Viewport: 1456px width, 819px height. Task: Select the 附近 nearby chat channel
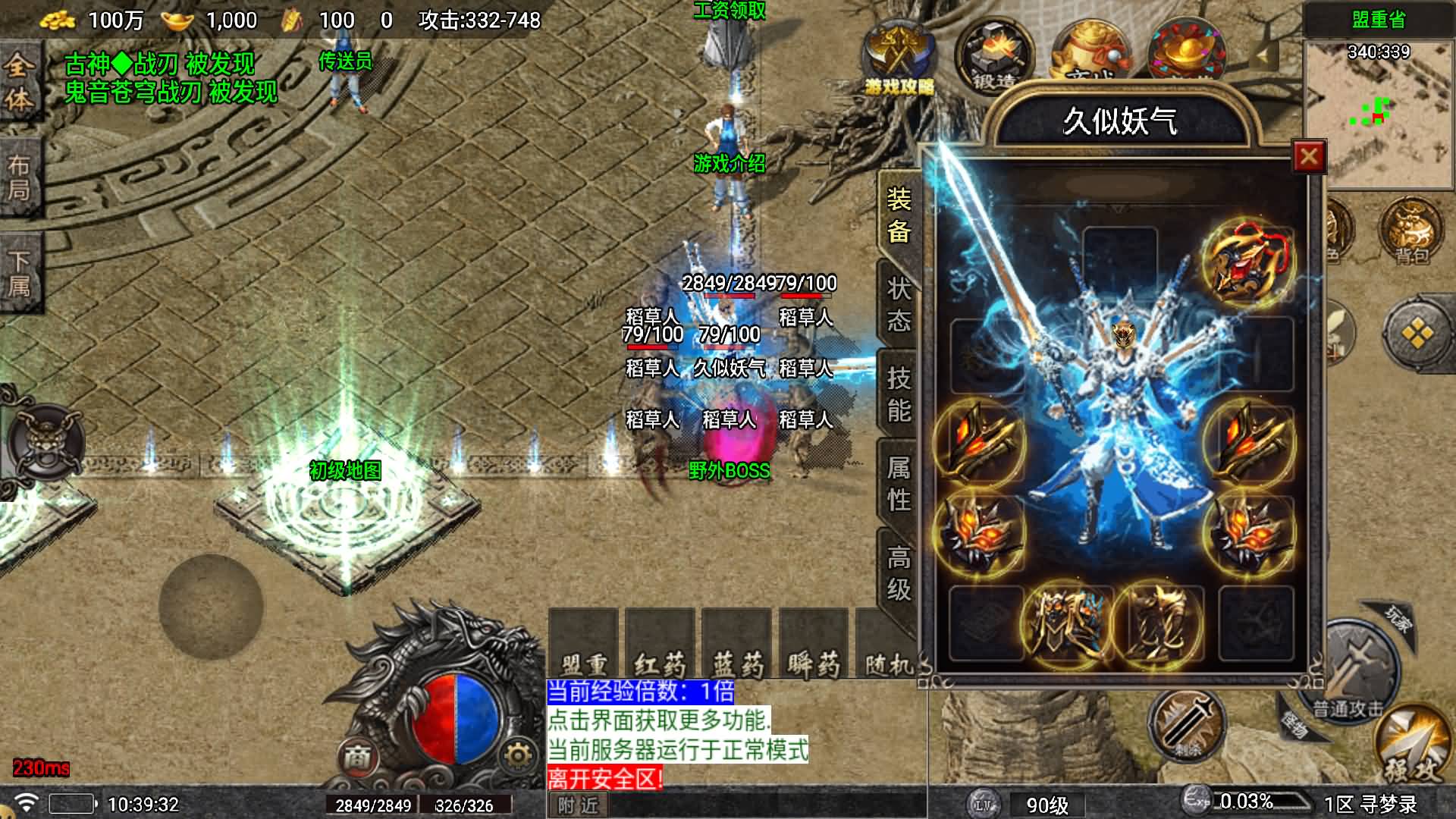pyautogui.click(x=578, y=805)
